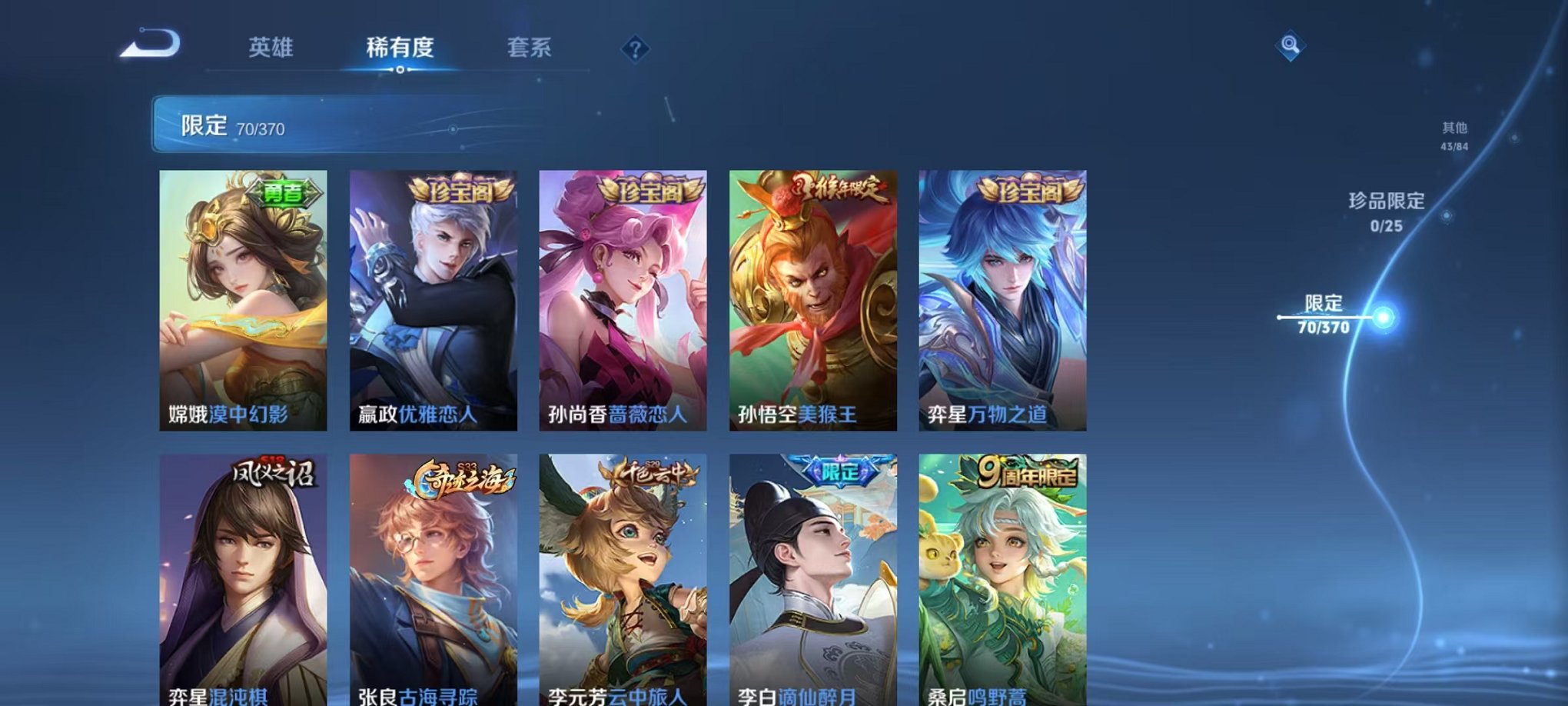The width and height of the screenshot is (1568, 706).
Task: Click the 风仪之诏 badge on 弈星 skin
Action: click(275, 475)
